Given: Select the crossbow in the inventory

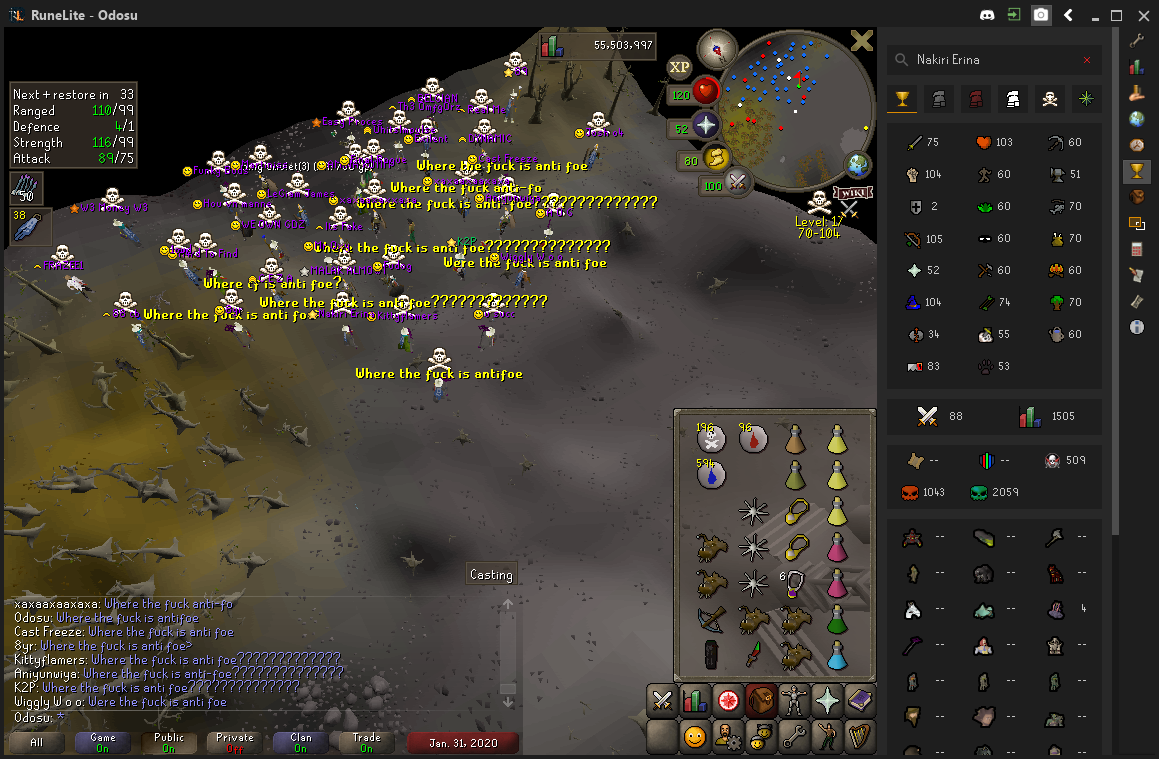Looking at the screenshot, I should pos(711,619).
